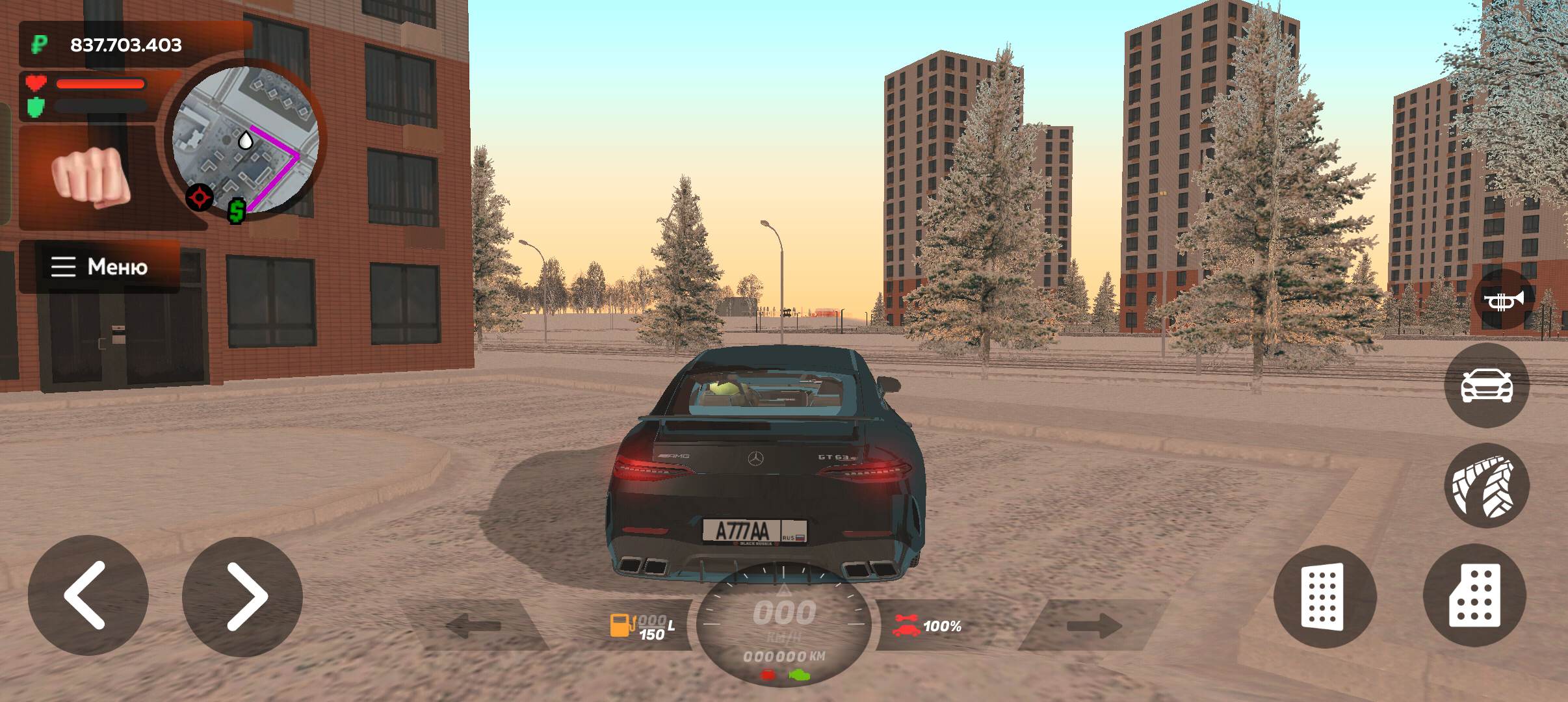This screenshot has width=1568, height=702.
Task: Toggle the green engine indicator under the odometer
Action: tap(799, 675)
